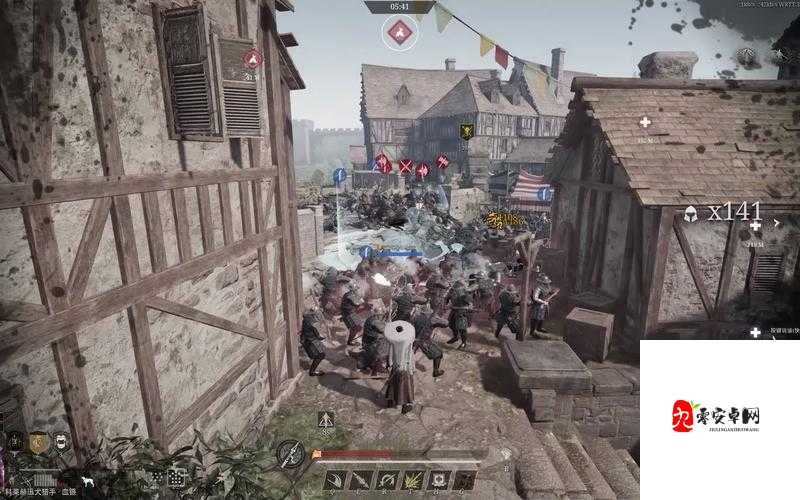Click the yellow shield banner marker on the building
Screen dimensions: 800x500
click(466, 131)
